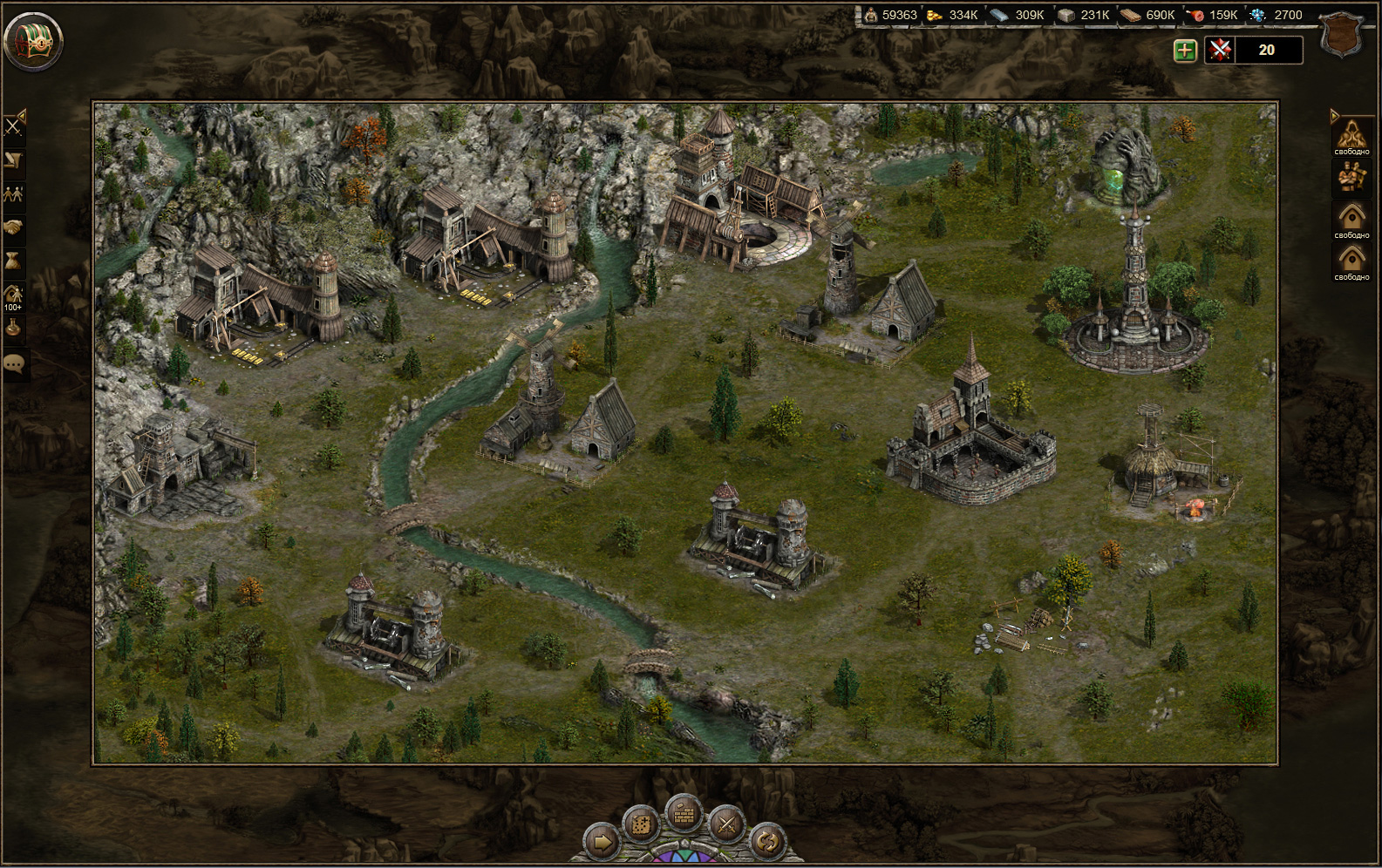Open battle via the round crossed swords button
The width and height of the screenshot is (1382, 868).
(x=725, y=825)
